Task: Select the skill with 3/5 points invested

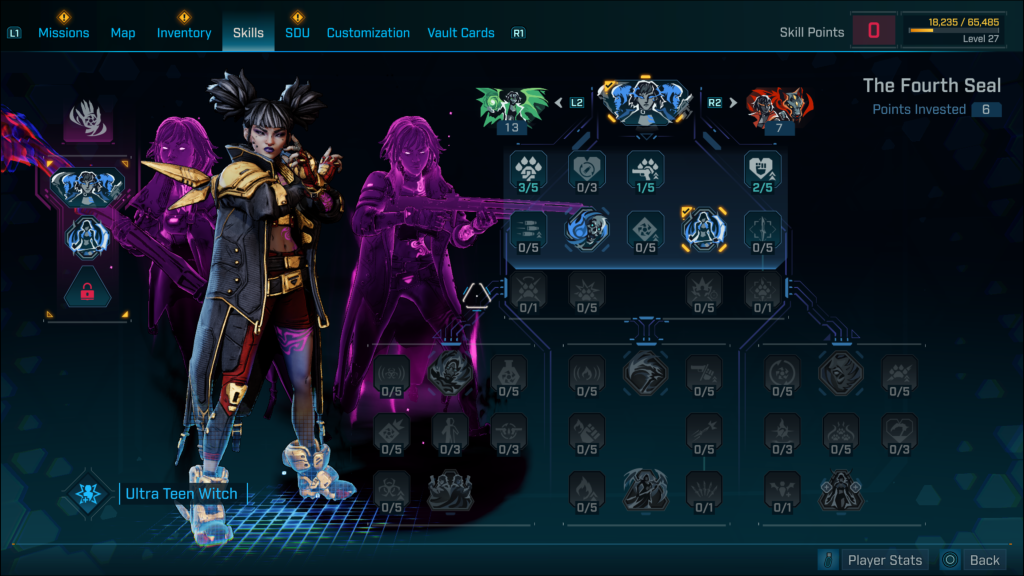Action: [x=528, y=172]
